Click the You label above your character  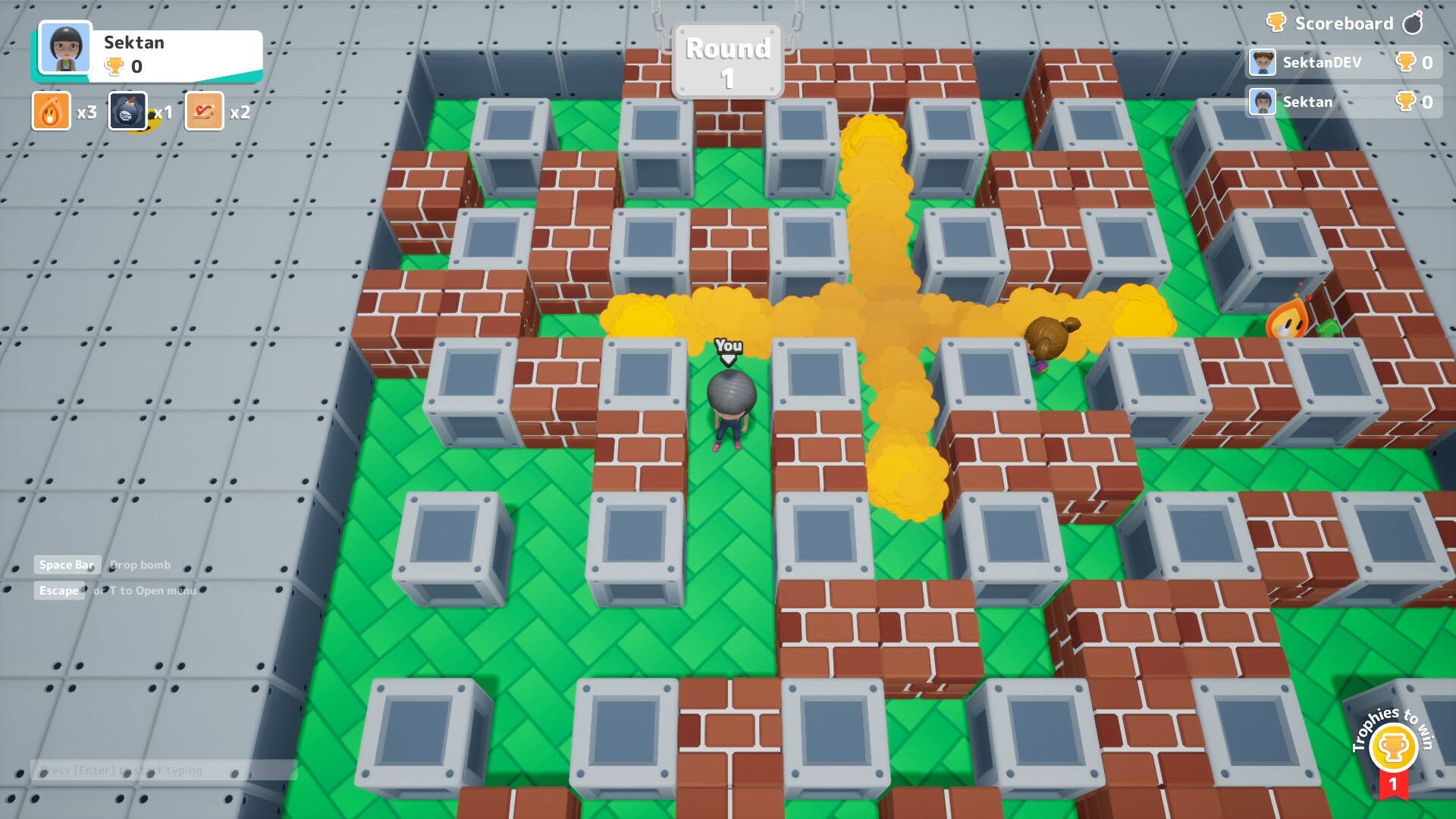pyautogui.click(x=727, y=347)
